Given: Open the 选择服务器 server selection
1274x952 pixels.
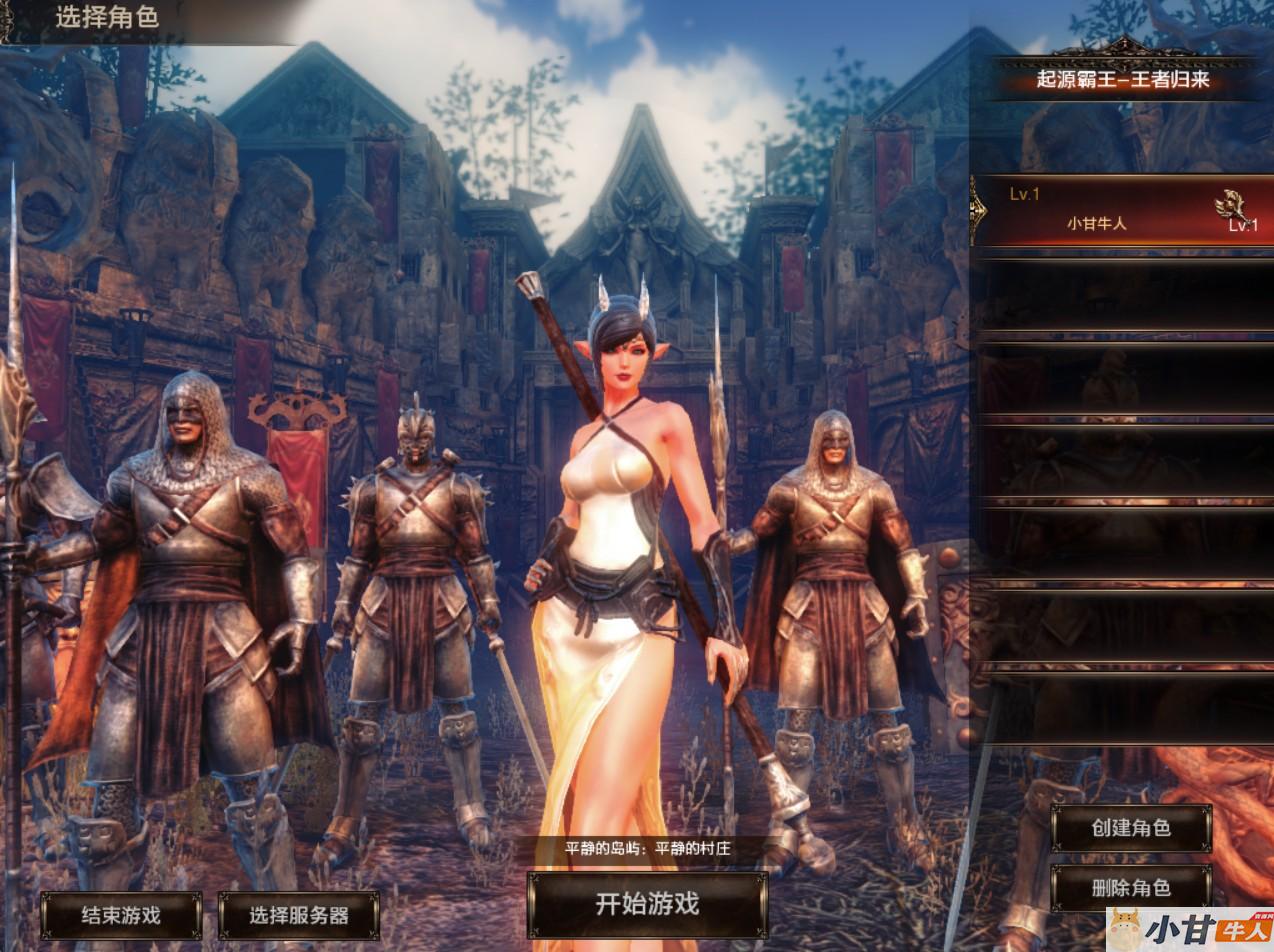Looking at the screenshot, I should coord(298,915).
